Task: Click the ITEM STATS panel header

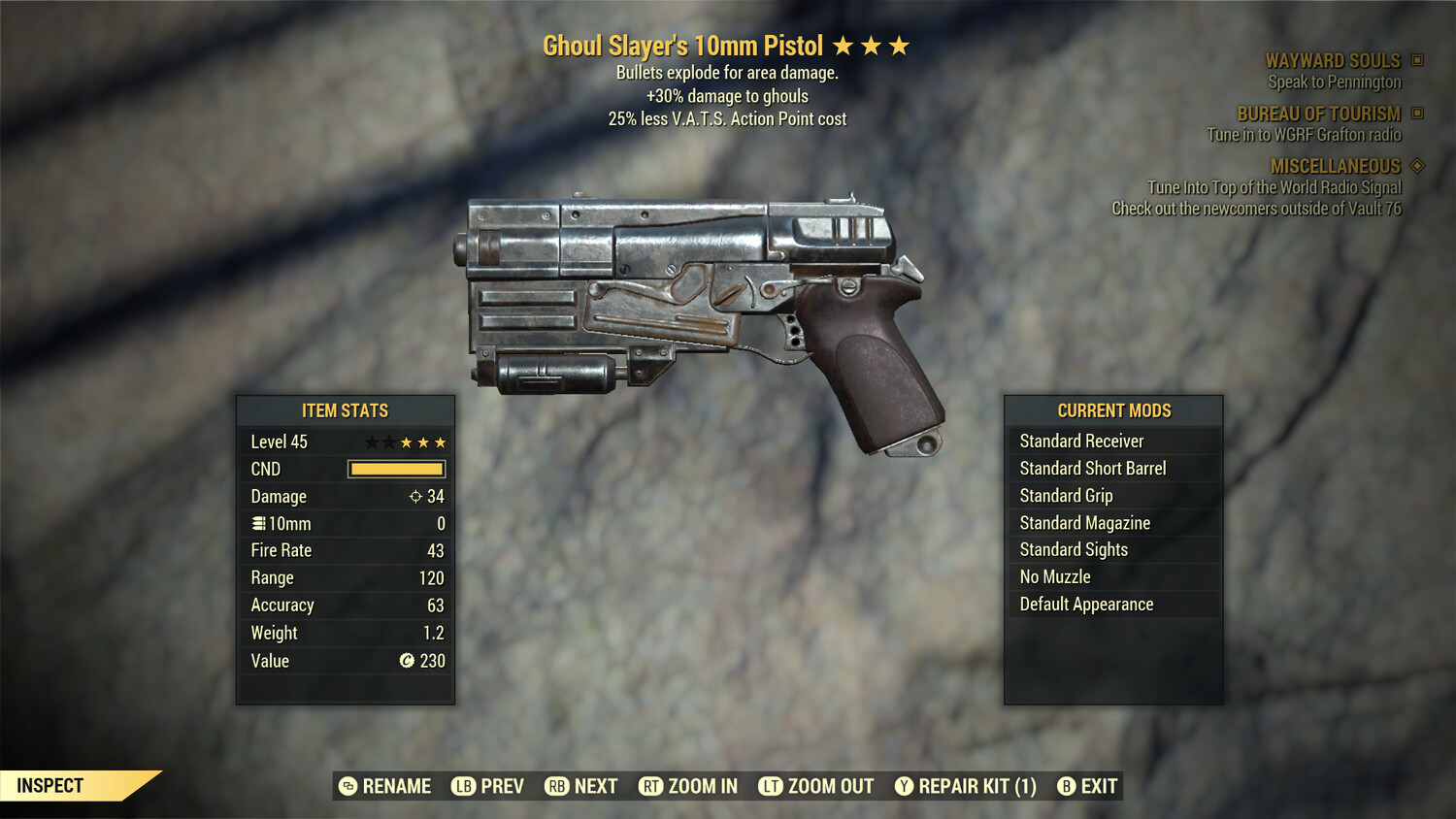Action: pyautogui.click(x=345, y=410)
